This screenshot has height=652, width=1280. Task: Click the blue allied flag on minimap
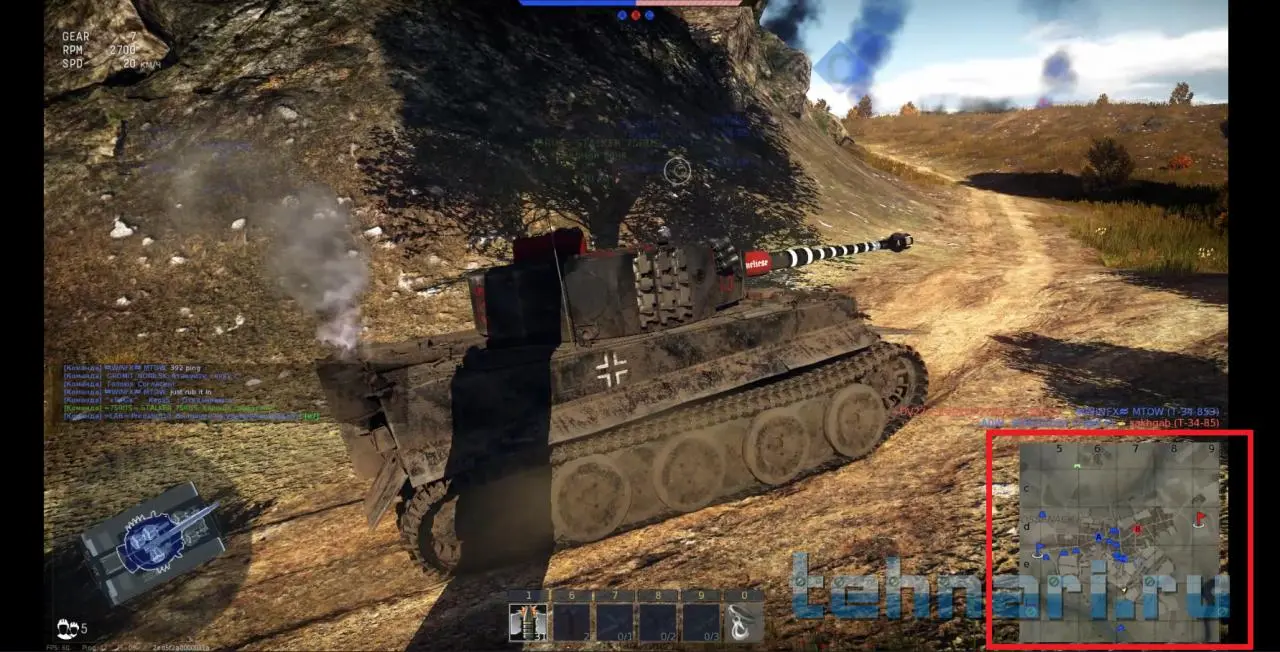(x=1039, y=548)
